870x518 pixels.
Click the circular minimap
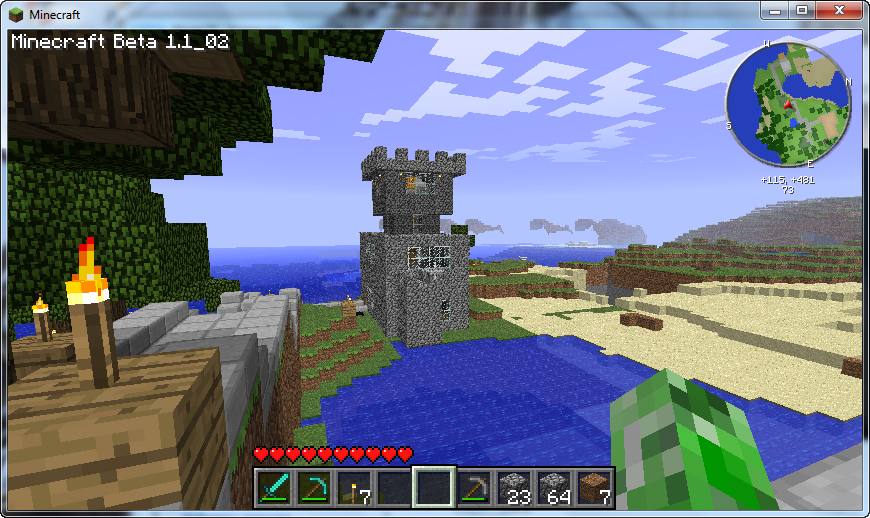coord(789,105)
